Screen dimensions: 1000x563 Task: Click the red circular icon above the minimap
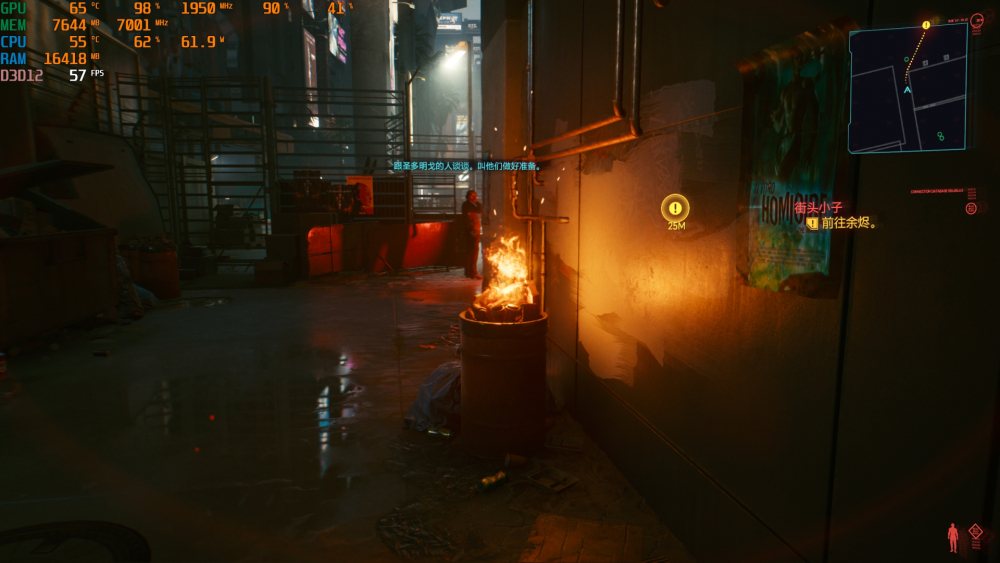[x=977, y=20]
